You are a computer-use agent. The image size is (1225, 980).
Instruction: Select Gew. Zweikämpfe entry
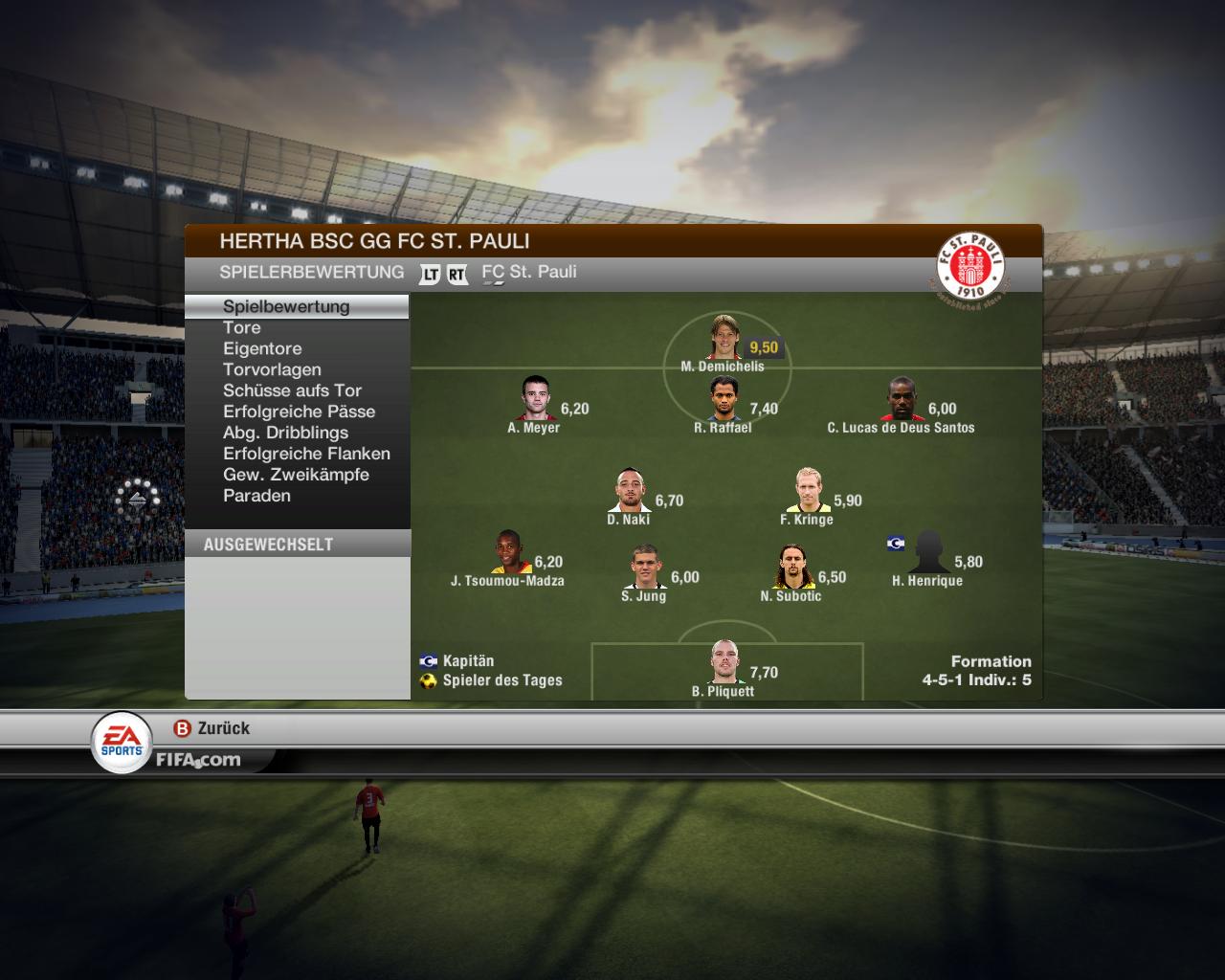click(x=296, y=475)
